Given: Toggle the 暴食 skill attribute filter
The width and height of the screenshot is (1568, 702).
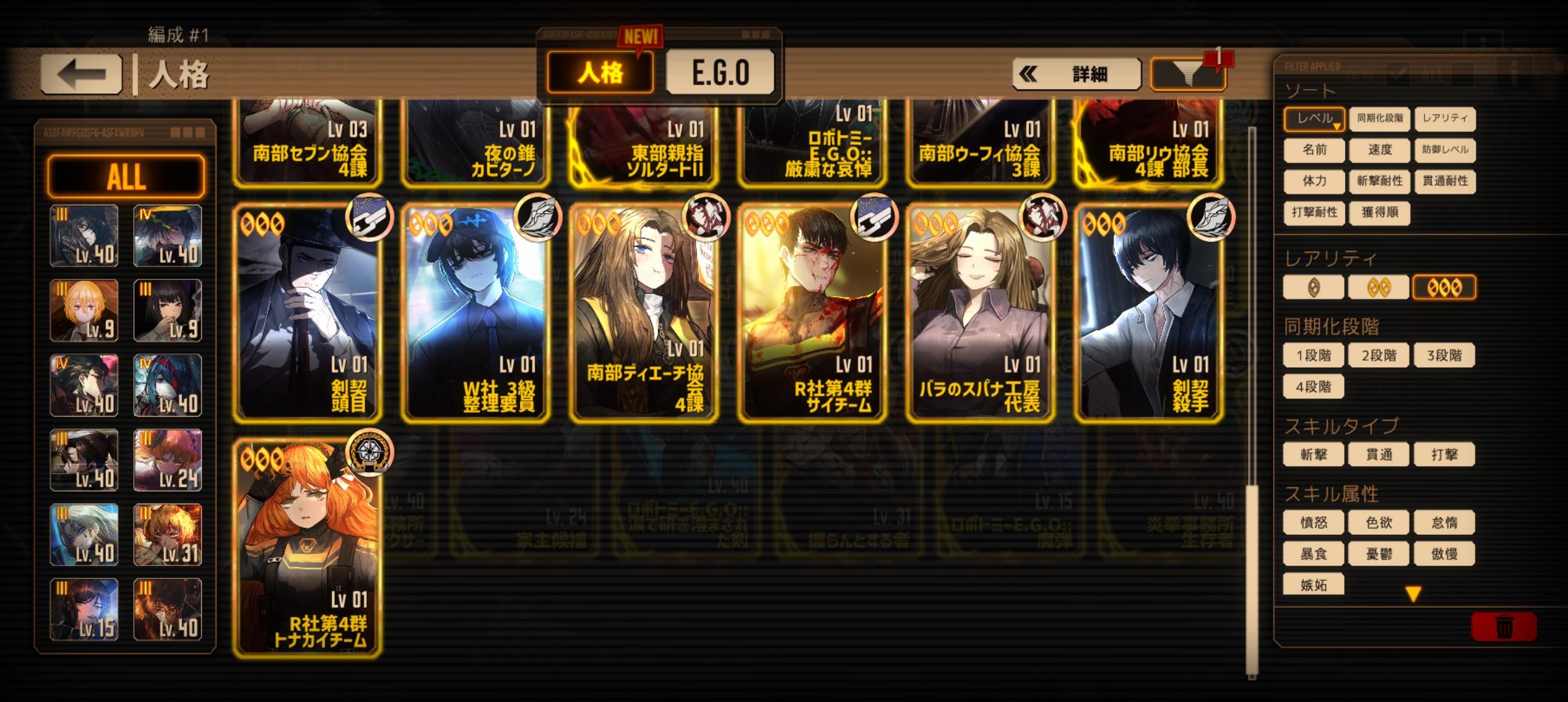Looking at the screenshot, I should 1314,554.
